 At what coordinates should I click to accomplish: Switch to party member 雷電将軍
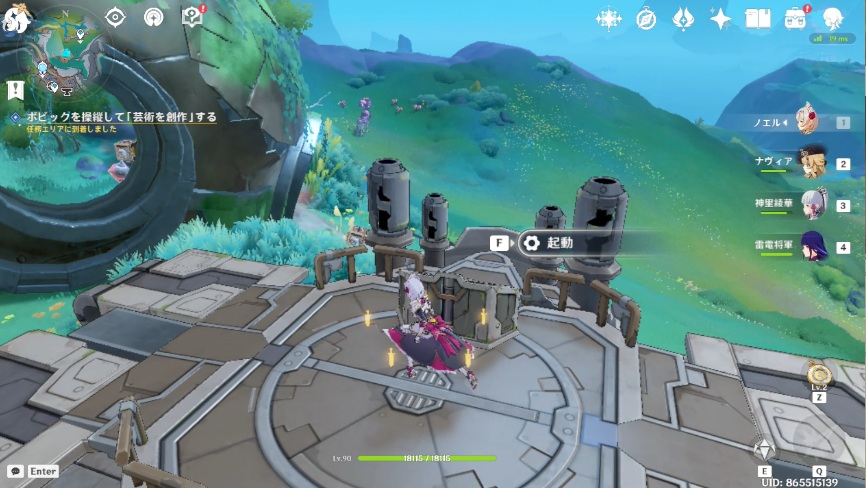(810, 246)
